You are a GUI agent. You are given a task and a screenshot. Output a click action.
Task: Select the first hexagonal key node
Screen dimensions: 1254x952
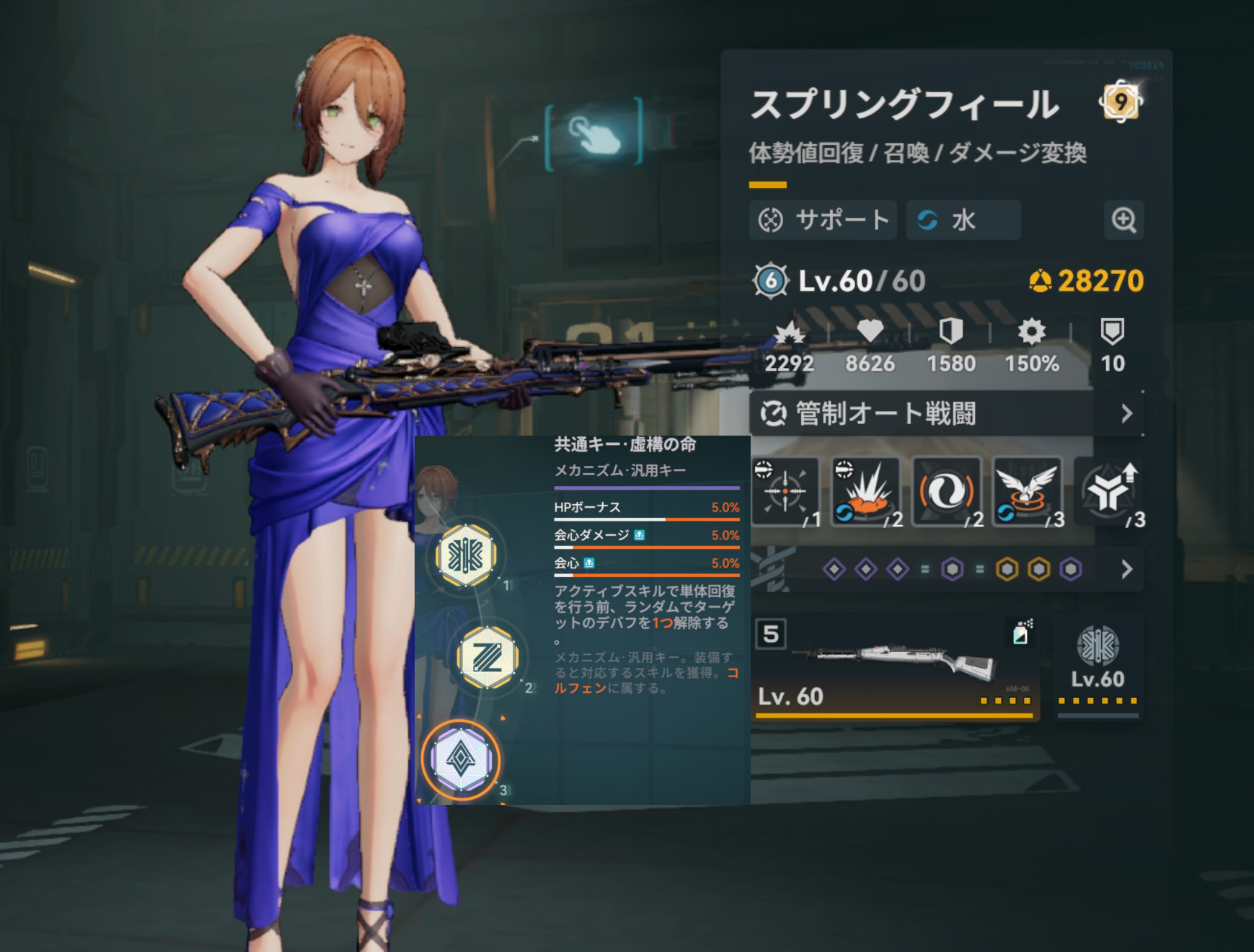coord(467,555)
